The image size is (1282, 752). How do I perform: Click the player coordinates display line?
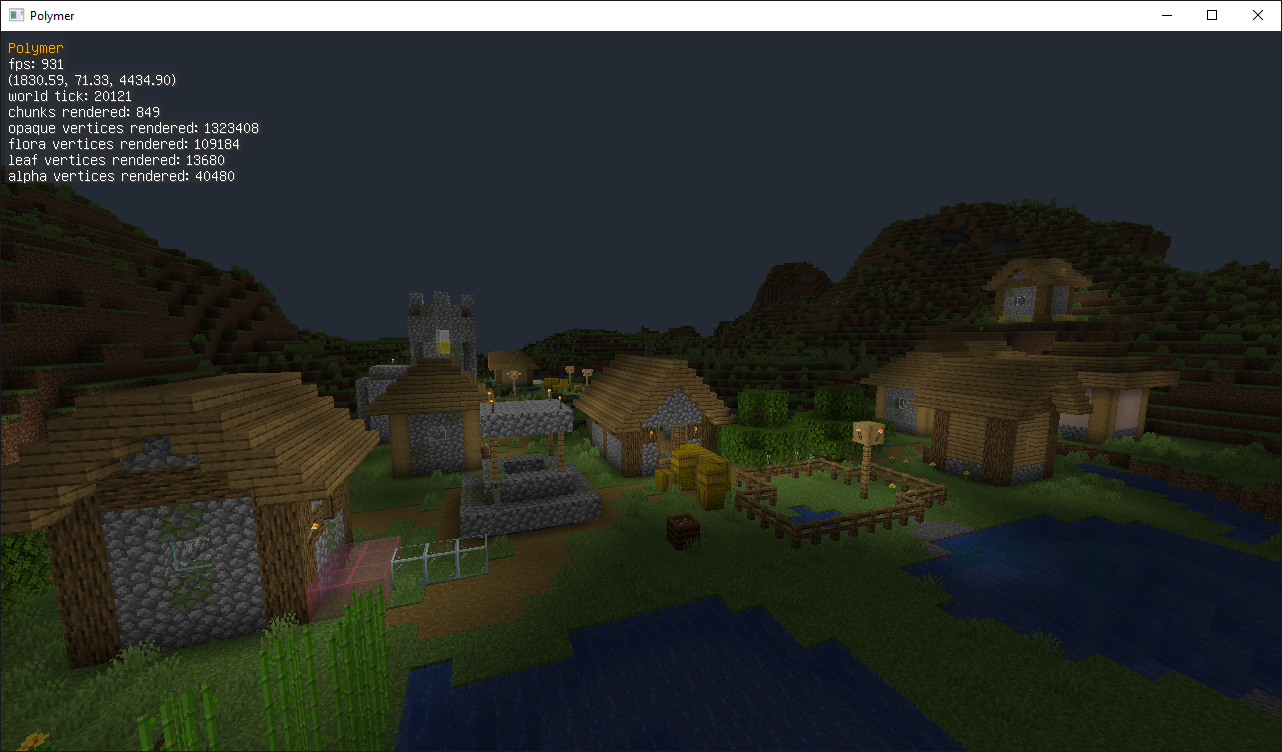click(90, 79)
